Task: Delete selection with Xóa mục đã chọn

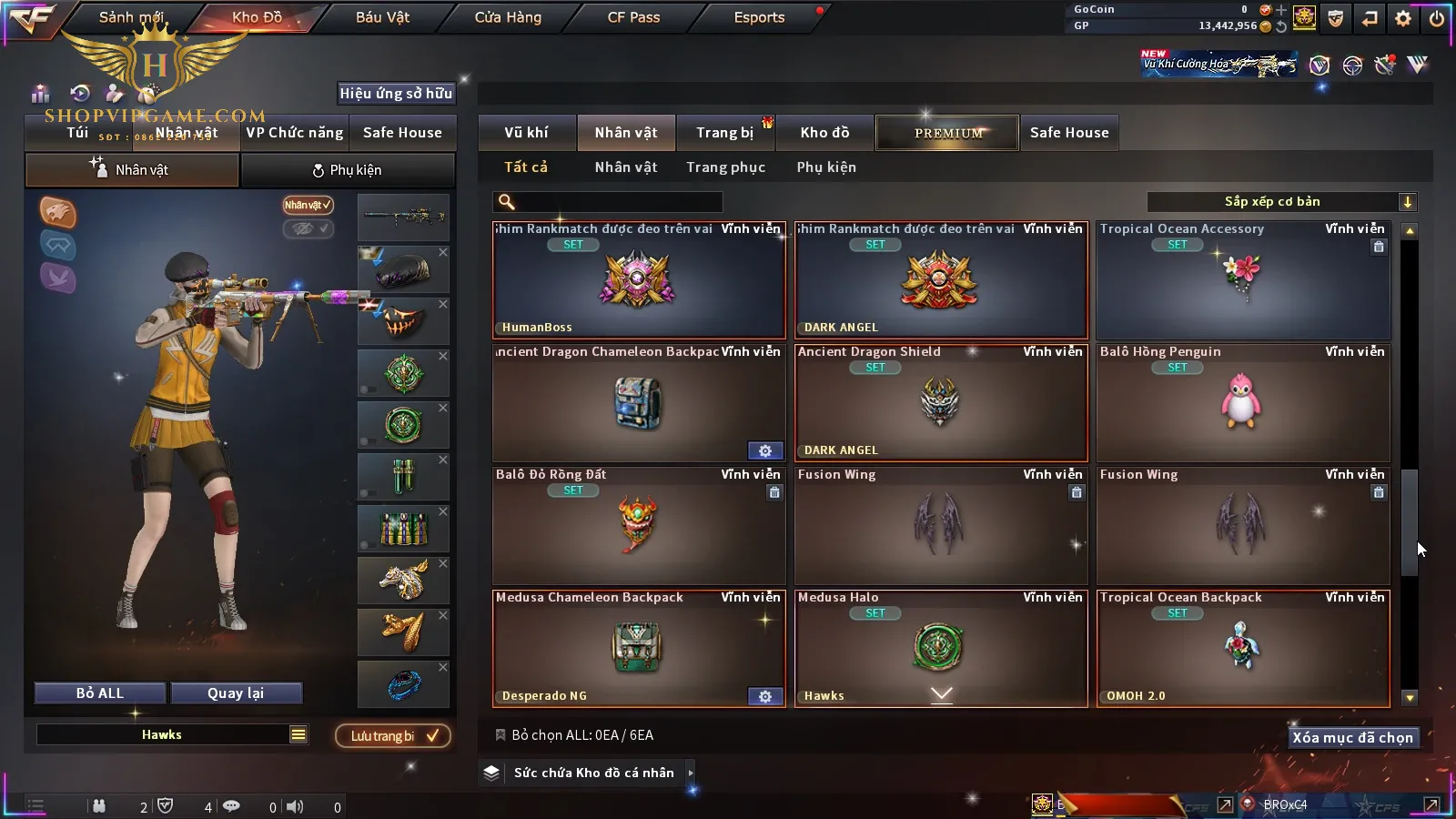Action: tap(1352, 738)
